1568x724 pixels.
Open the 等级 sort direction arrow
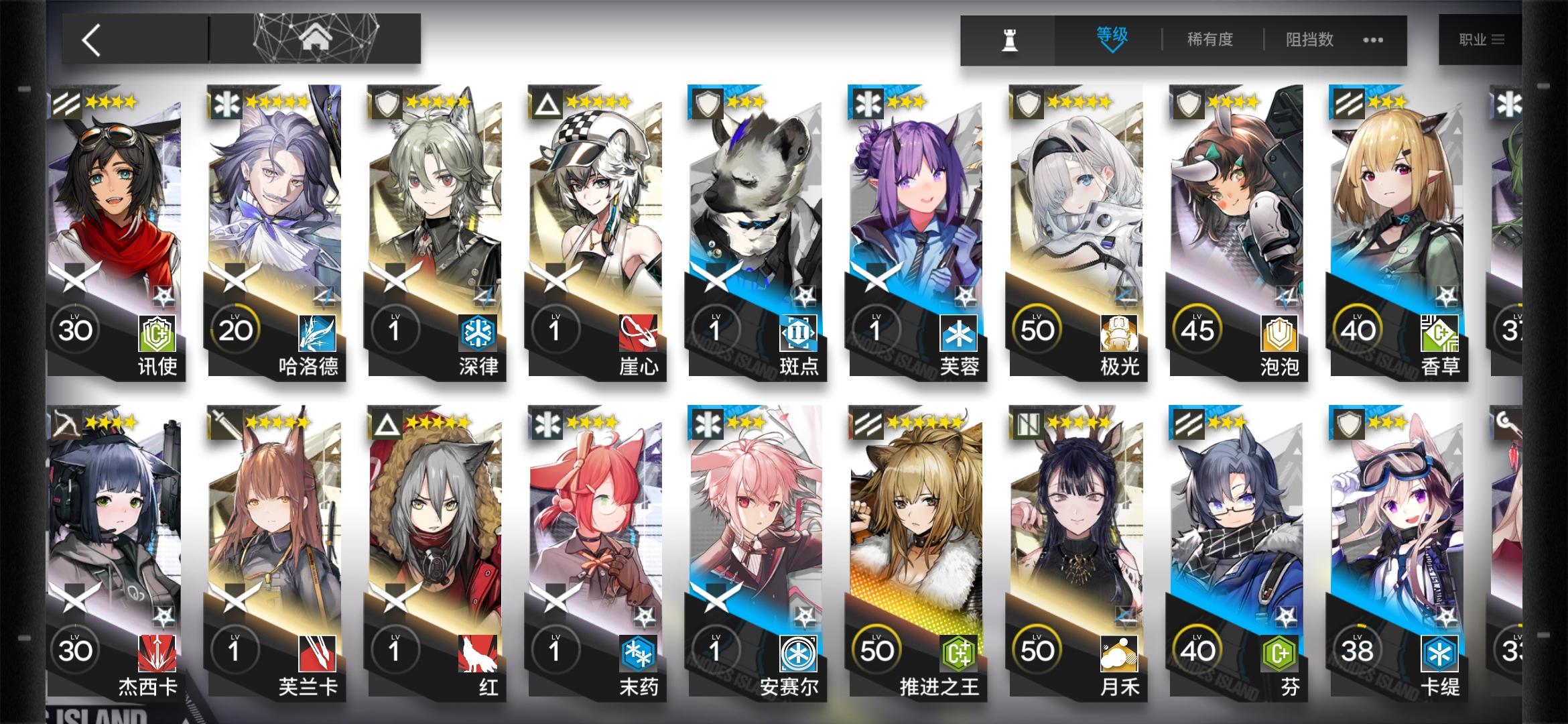click(1114, 50)
